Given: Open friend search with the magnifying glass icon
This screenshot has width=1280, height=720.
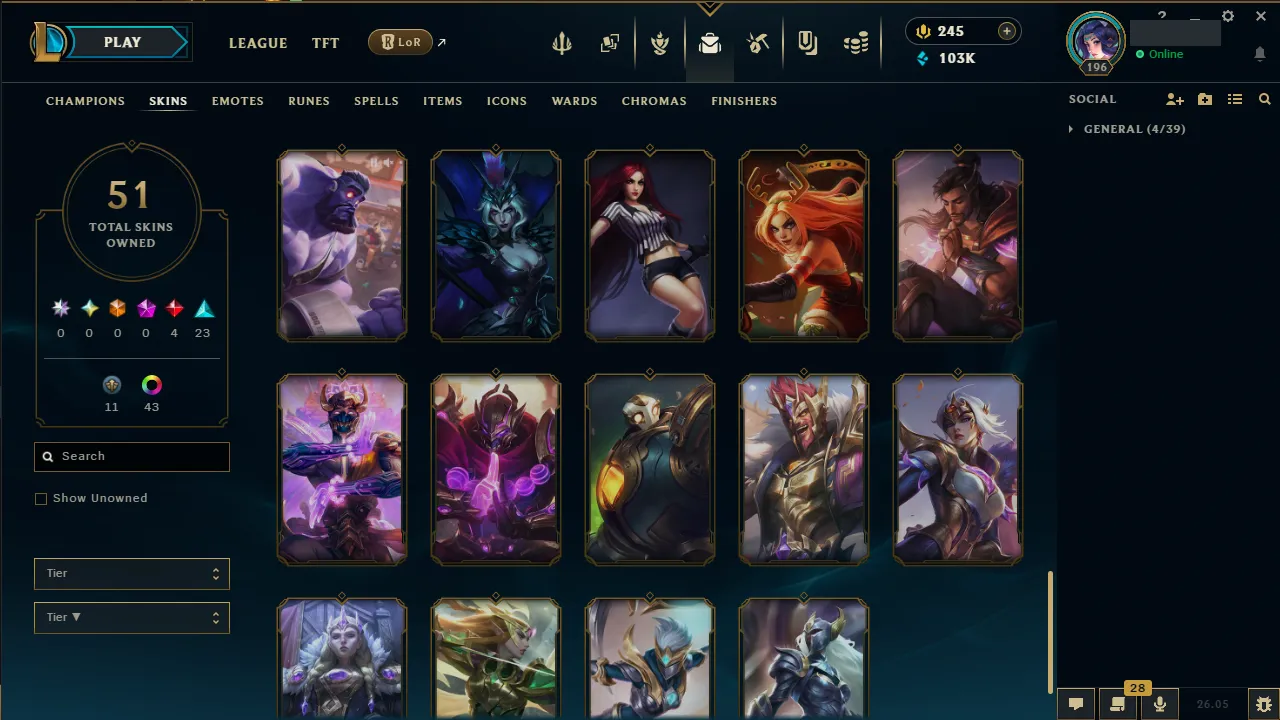Looking at the screenshot, I should tap(1264, 99).
